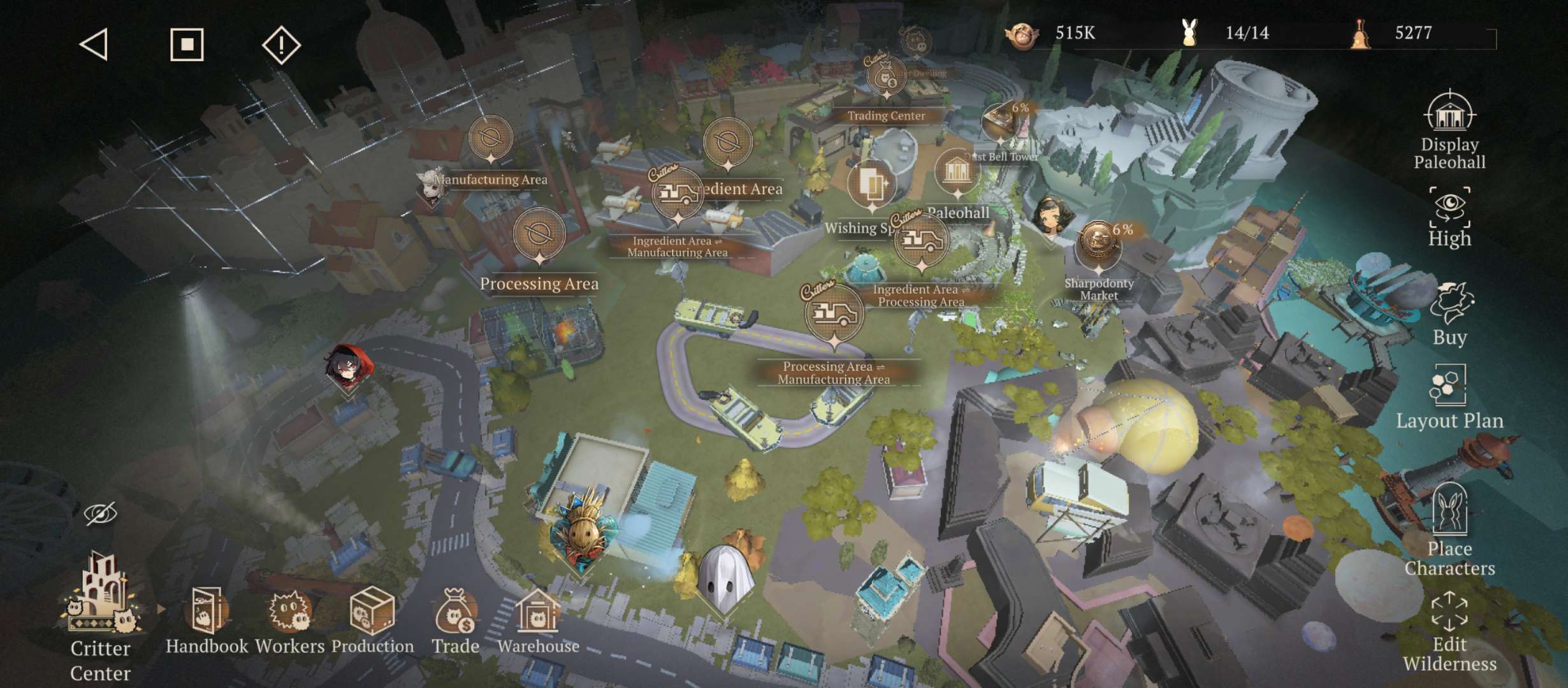Image resolution: width=1568 pixels, height=688 pixels.
Task: Go back with the left arrow button
Action: [x=94, y=45]
